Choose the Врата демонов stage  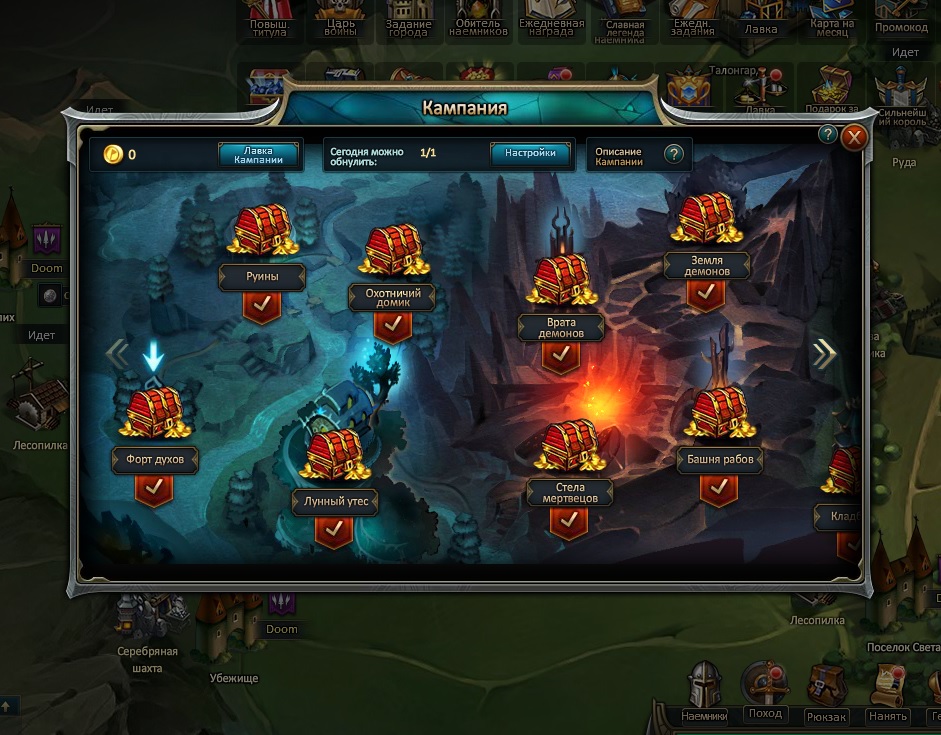[x=561, y=281]
